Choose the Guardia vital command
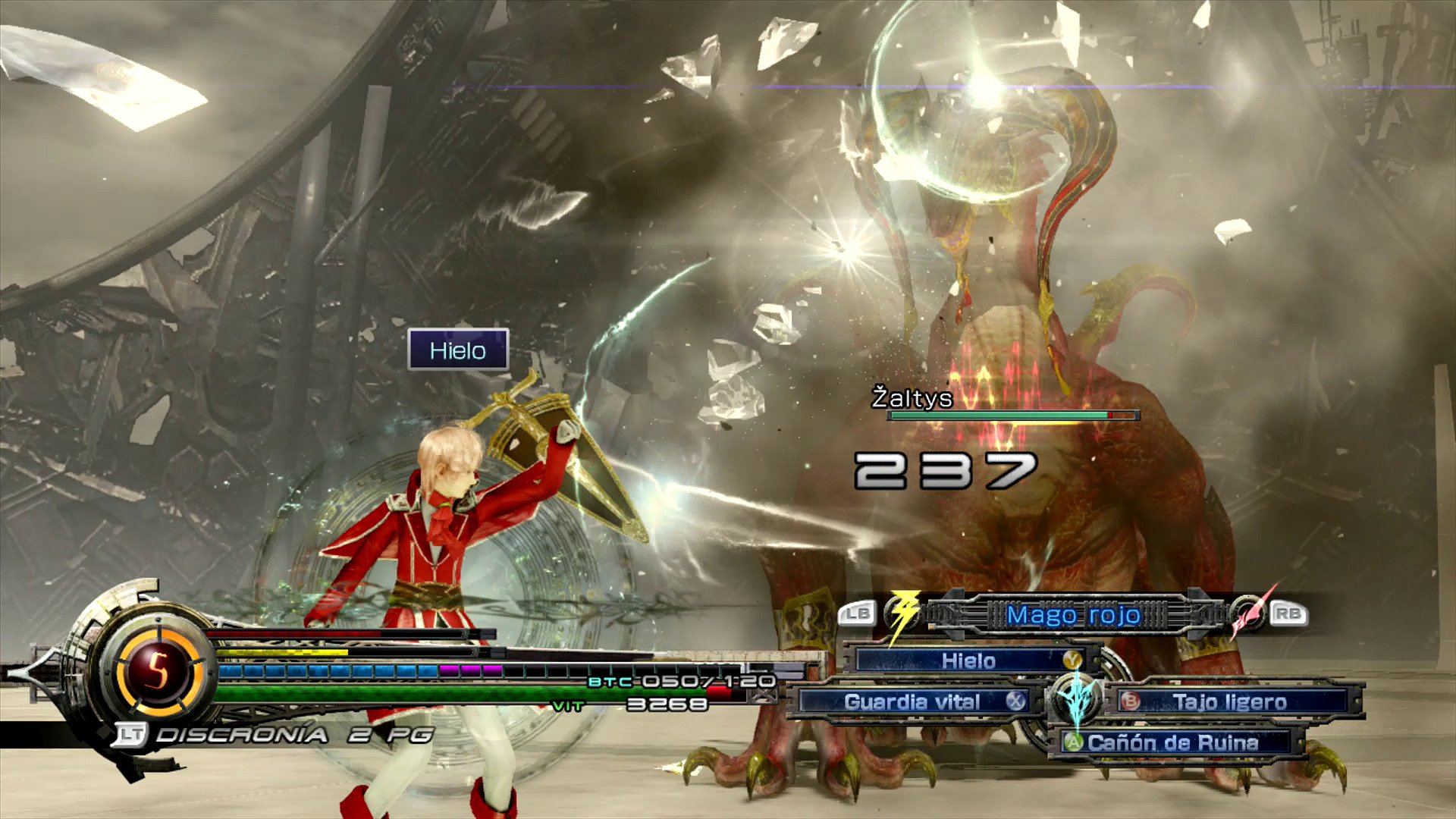The width and height of the screenshot is (1456, 819). coord(912,702)
